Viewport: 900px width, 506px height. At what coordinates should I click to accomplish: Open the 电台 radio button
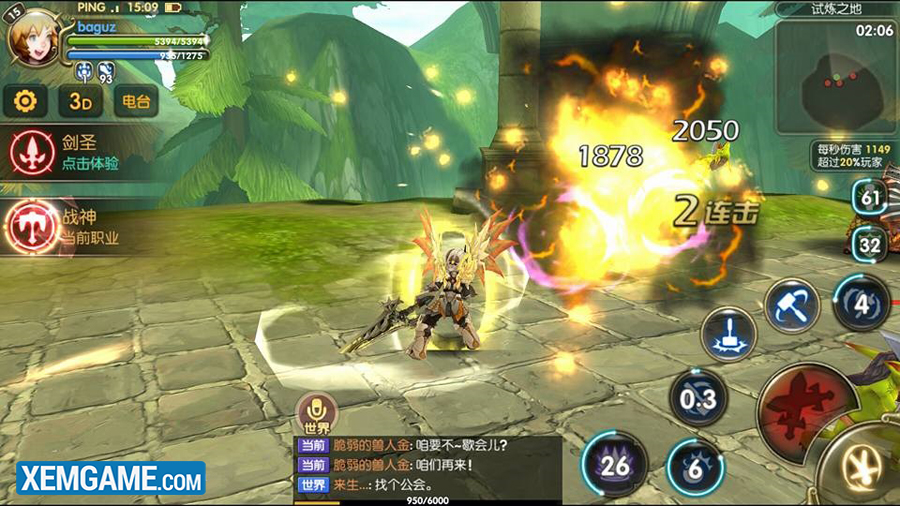click(x=135, y=101)
